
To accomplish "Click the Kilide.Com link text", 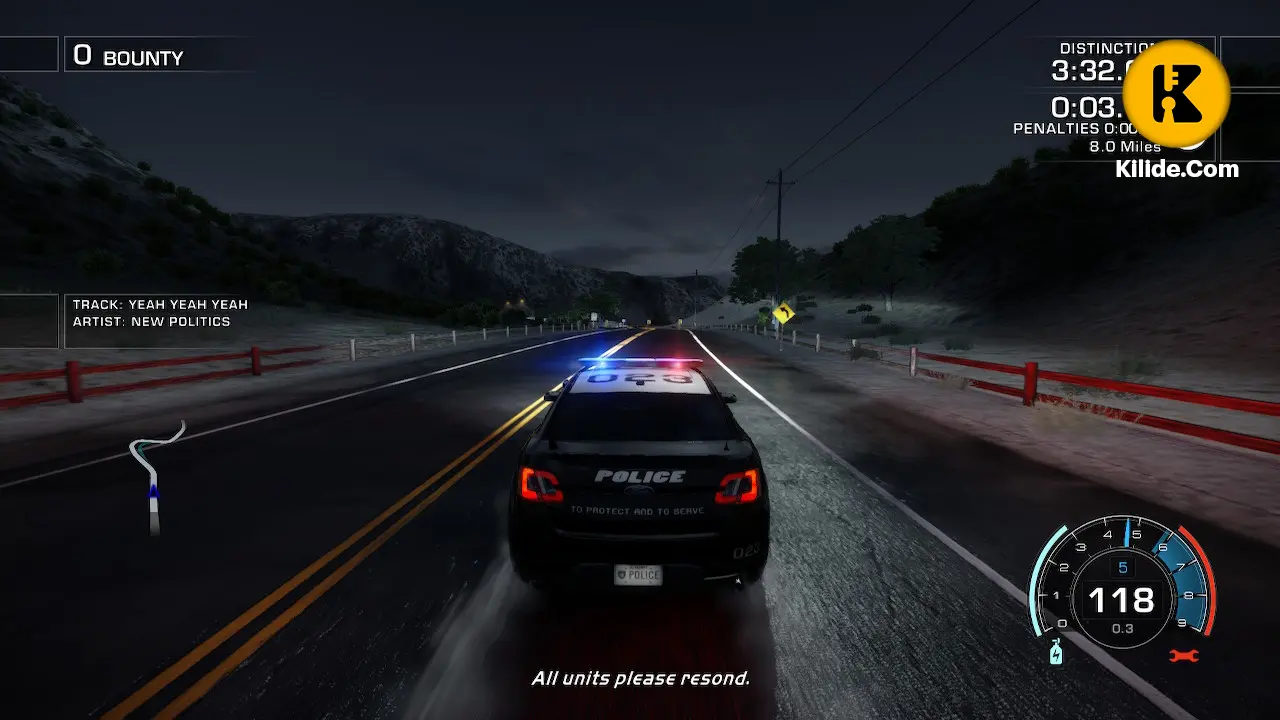I will 1177,169.
